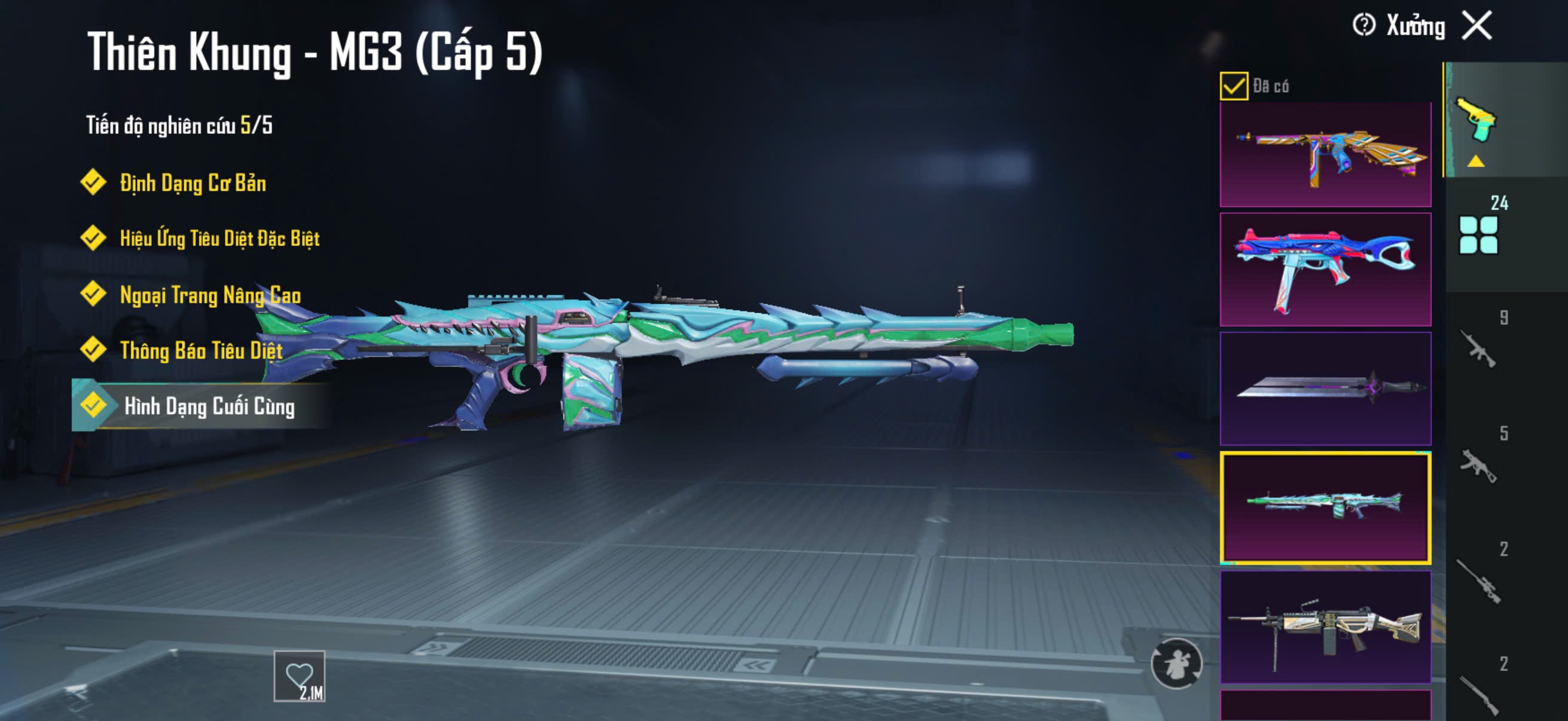Switch to the yellow pistol category tab
1568x721 pixels.
(x=1475, y=121)
